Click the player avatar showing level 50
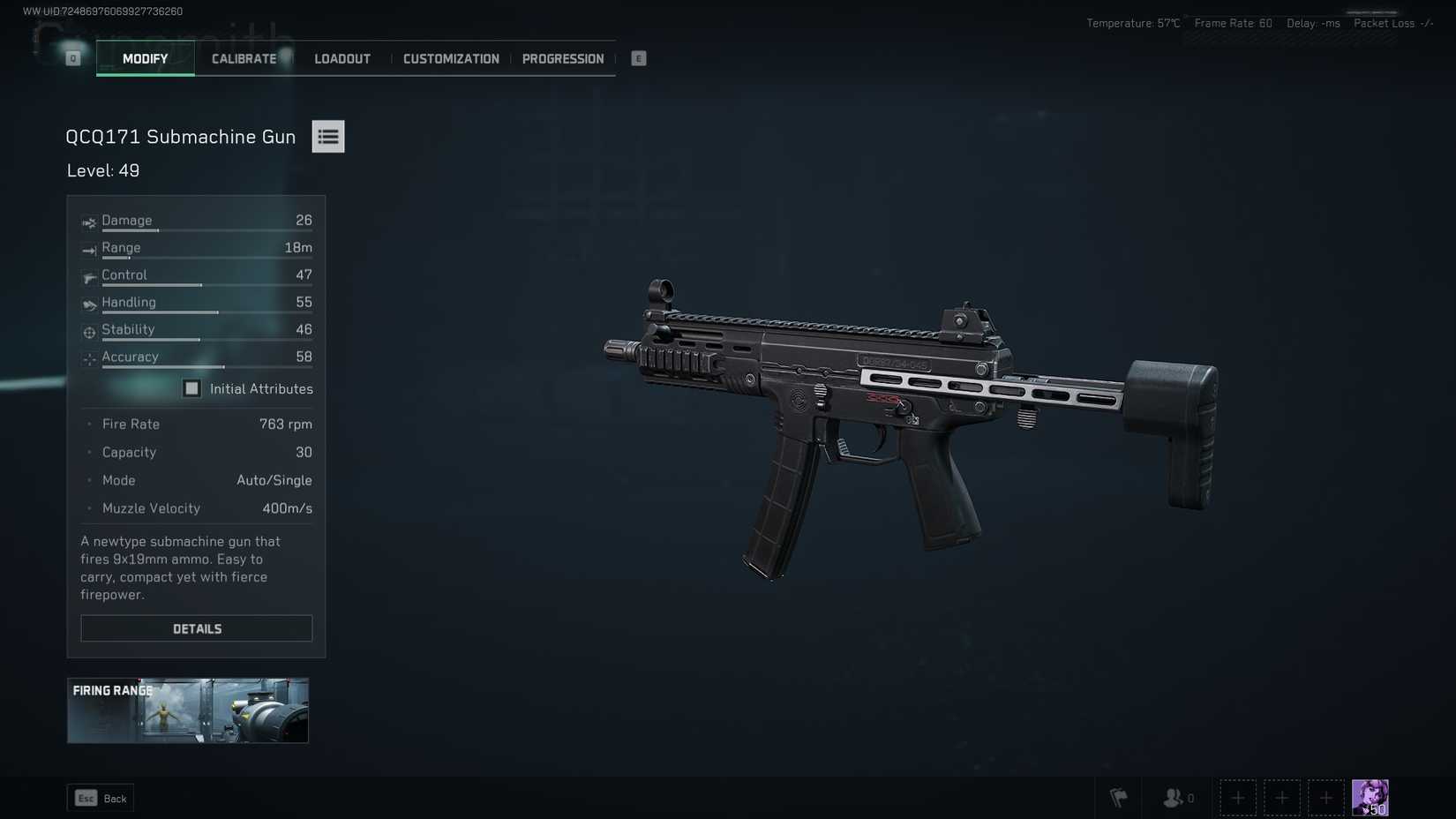Viewport: 1456px width, 819px height. click(1370, 796)
